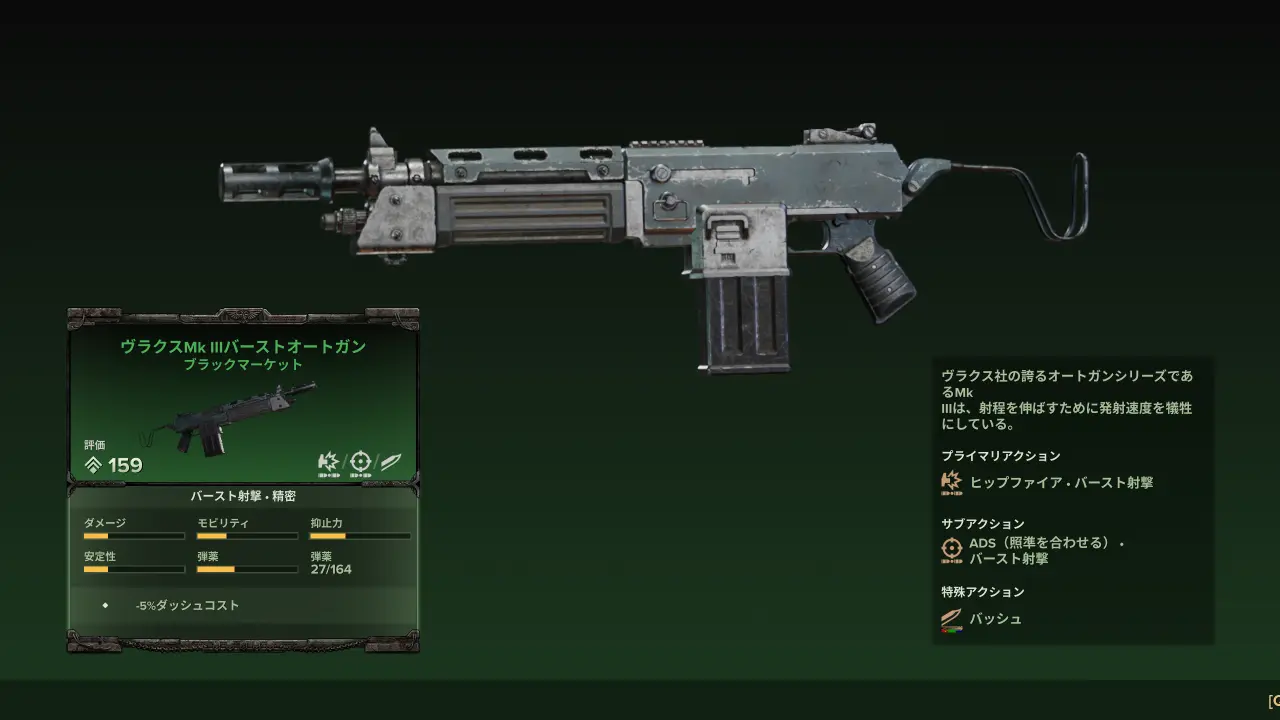
Task: Click the hip-fire burst primary action icon
Action: coord(951,482)
